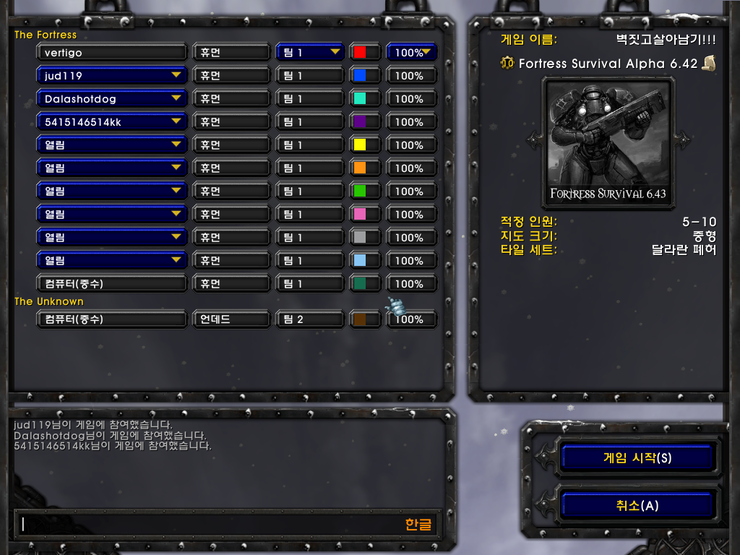
Task: Open the vertigo host name slot
Action: click(112, 52)
